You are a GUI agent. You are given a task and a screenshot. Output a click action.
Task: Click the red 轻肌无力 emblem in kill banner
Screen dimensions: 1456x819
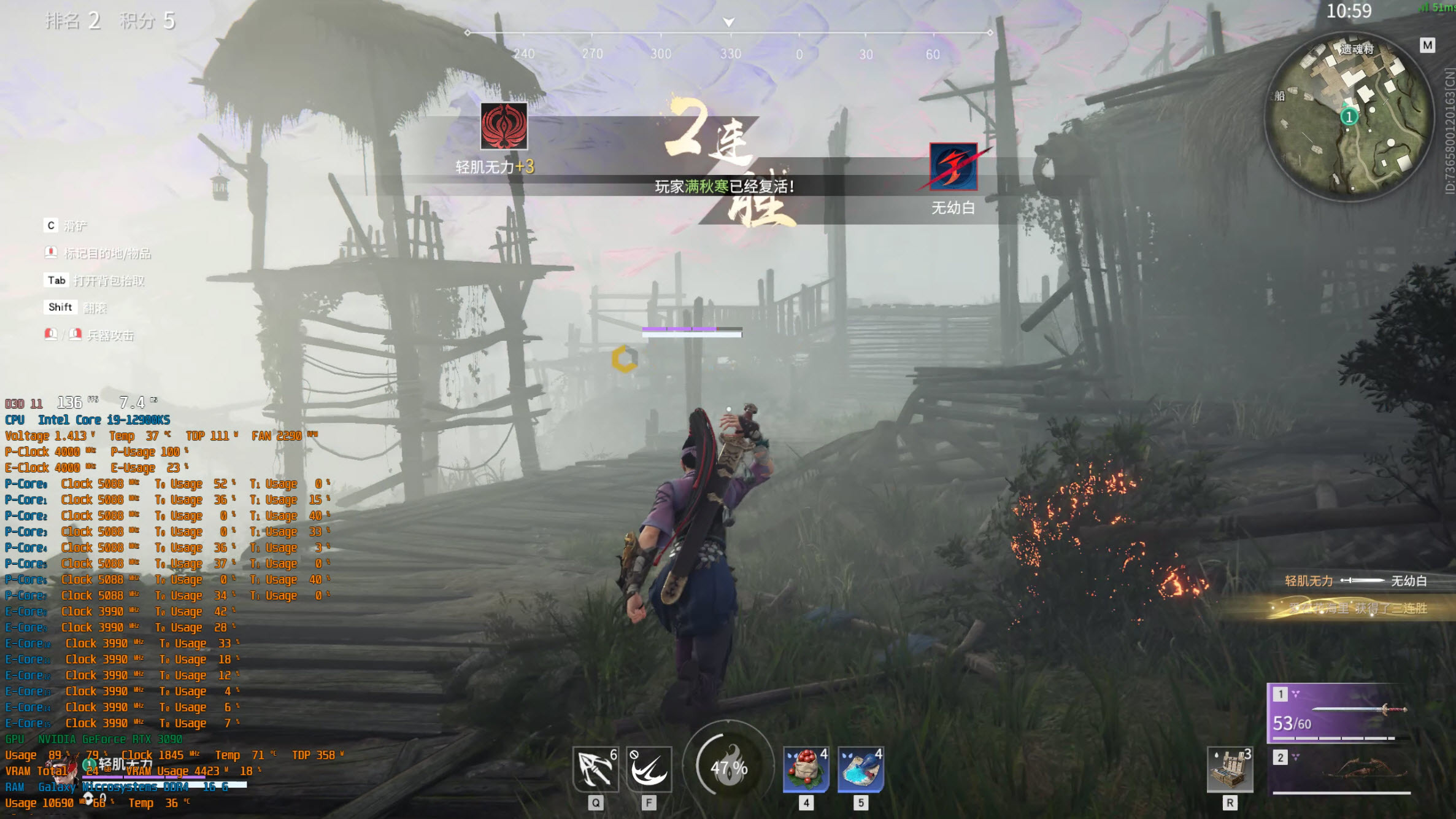[504, 126]
